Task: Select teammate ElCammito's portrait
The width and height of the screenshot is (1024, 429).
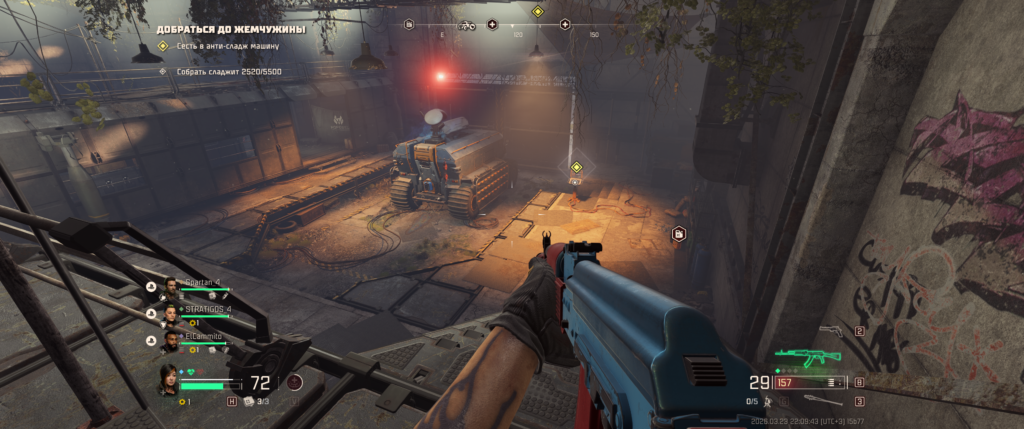Action: pyautogui.click(x=171, y=339)
